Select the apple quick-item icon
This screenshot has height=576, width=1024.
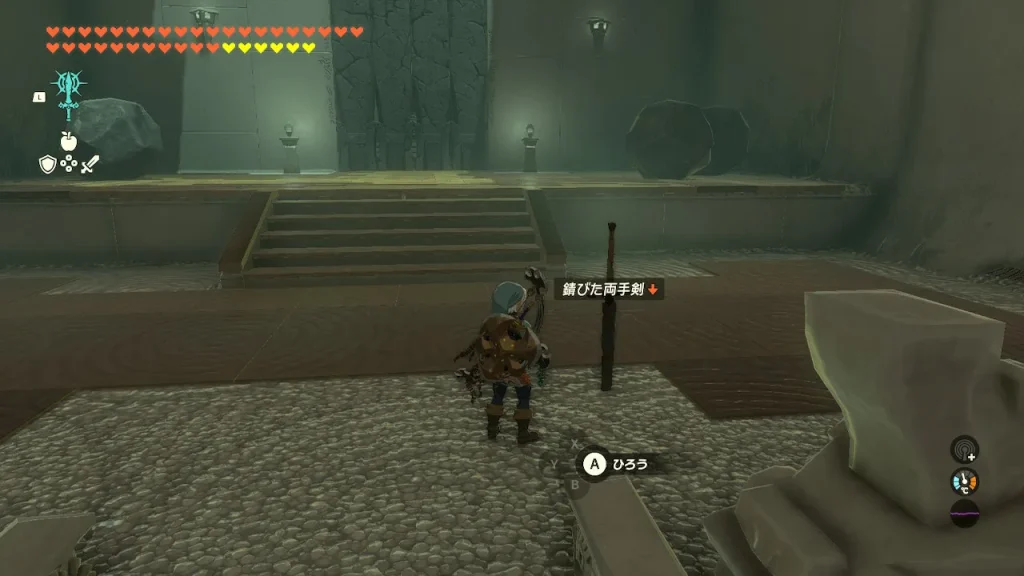coord(68,141)
